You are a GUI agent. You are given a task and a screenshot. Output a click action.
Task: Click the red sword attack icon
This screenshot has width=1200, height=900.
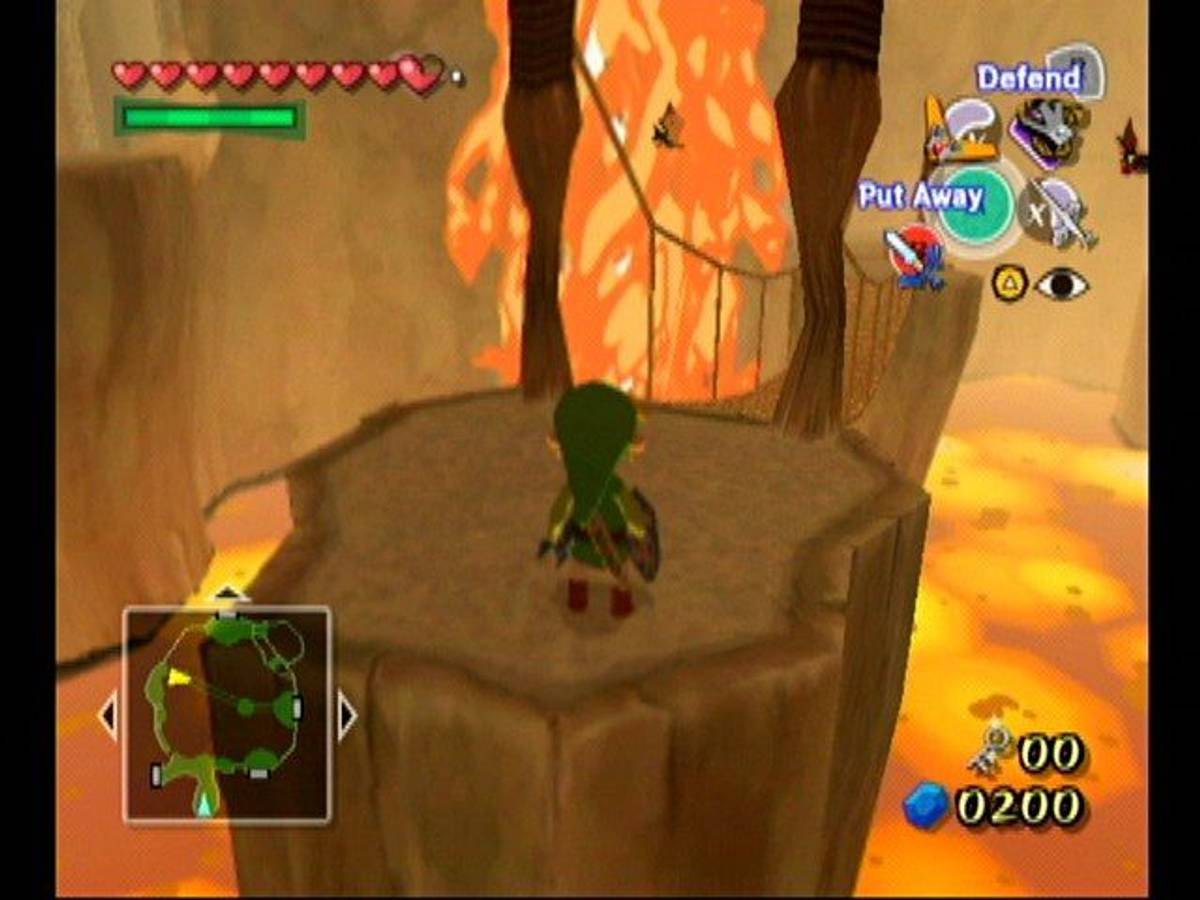pos(914,257)
